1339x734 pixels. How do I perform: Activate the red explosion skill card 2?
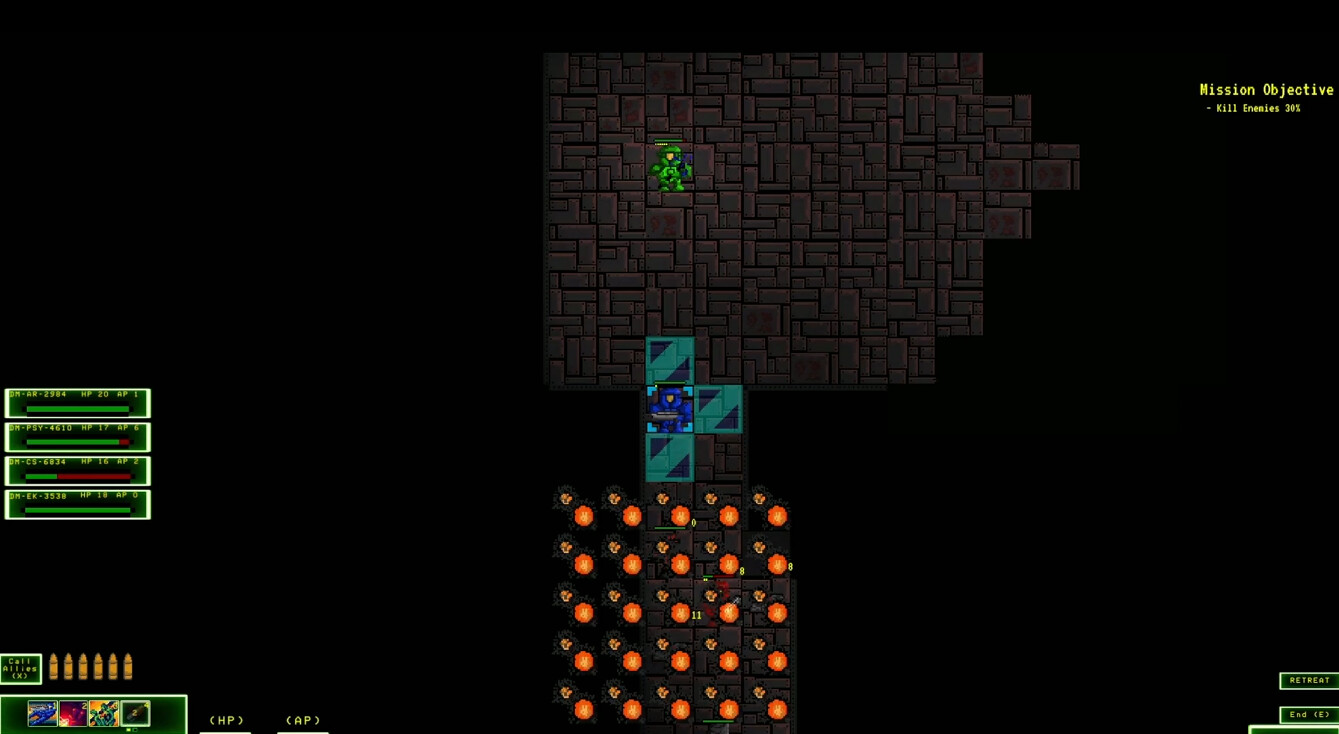click(72, 713)
